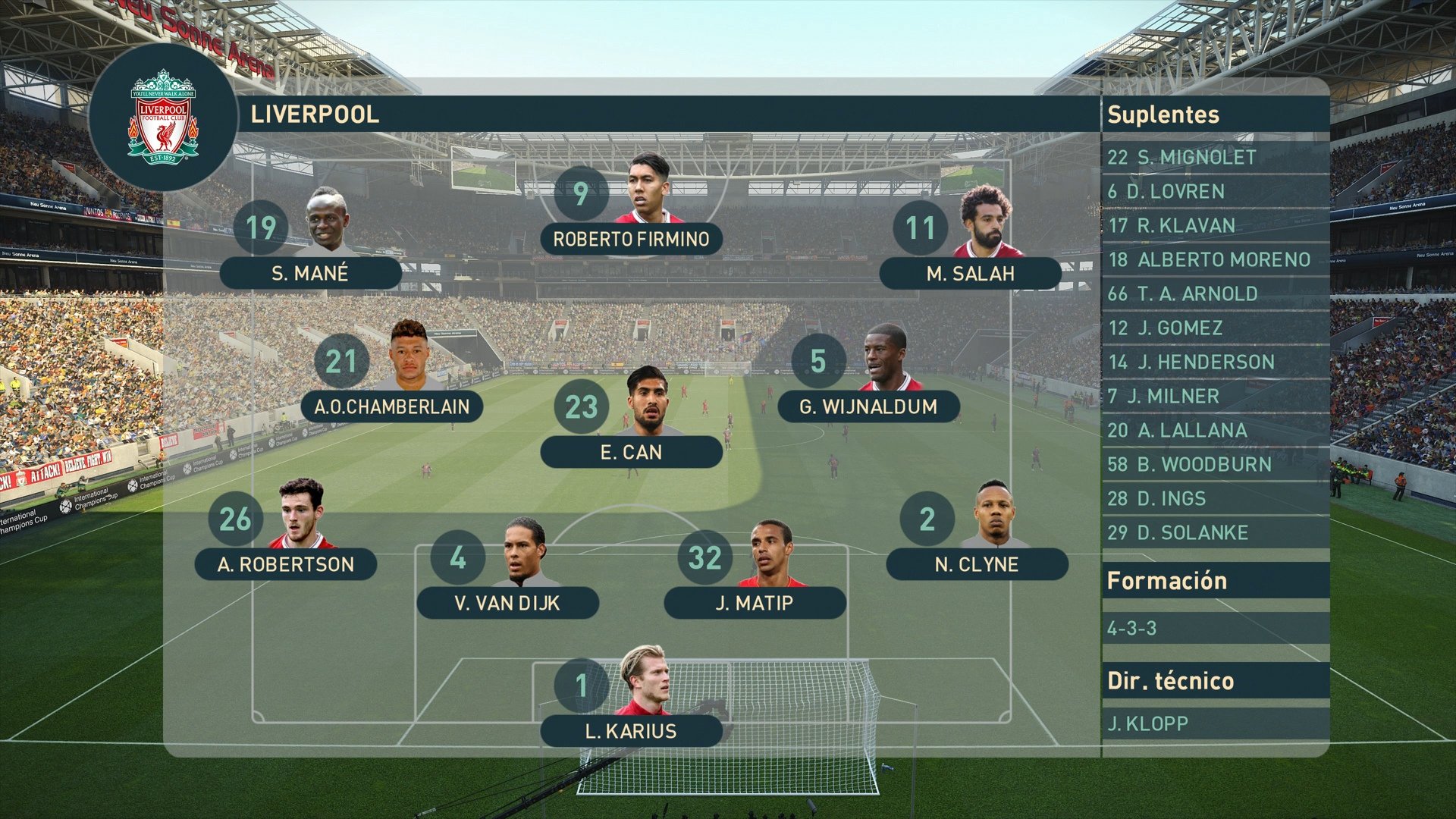1456x819 pixels.
Task: Click G. Wijnaldum's number 5 badge
Action: [817, 361]
